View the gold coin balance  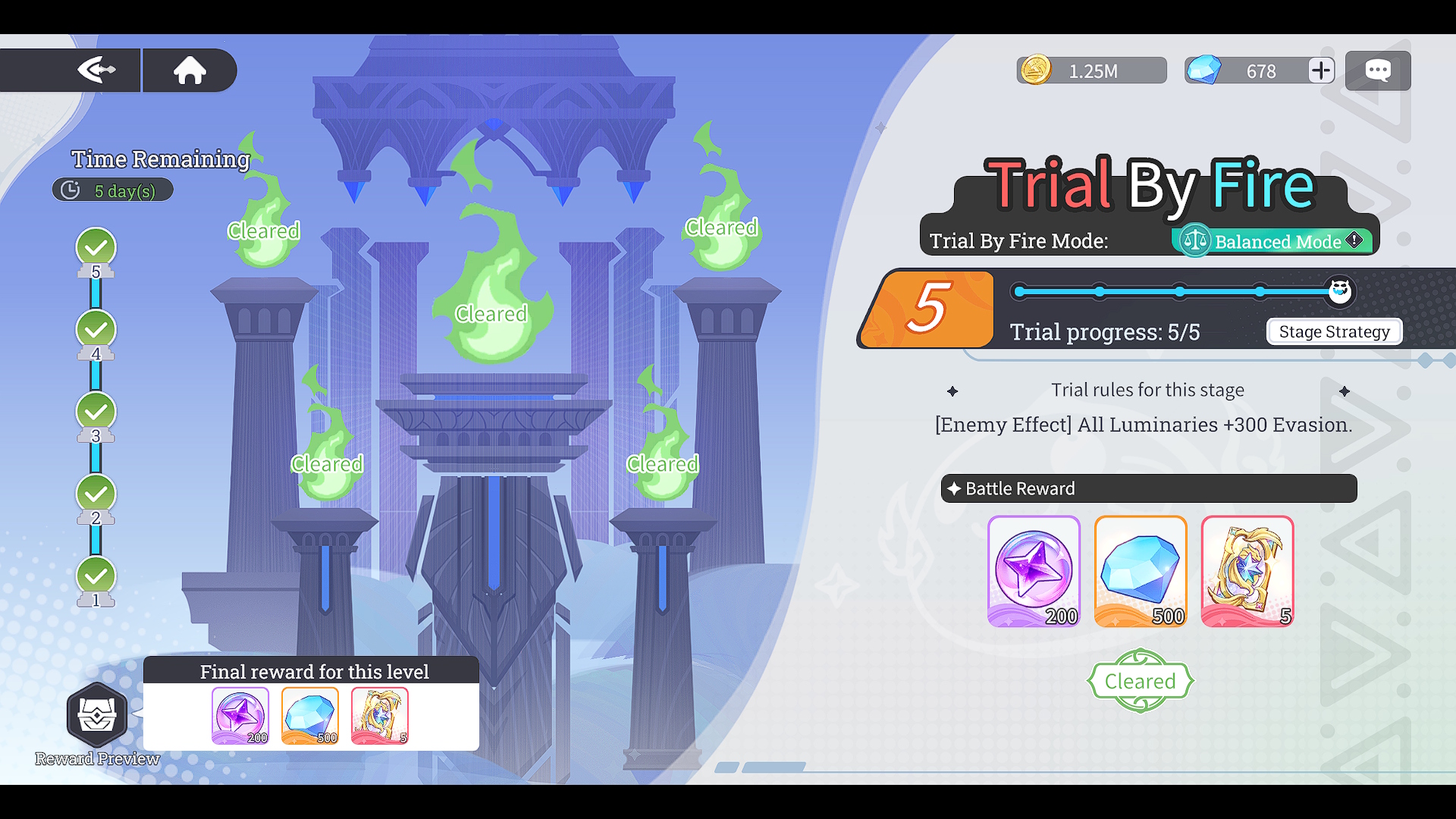[x=1090, y=71]
